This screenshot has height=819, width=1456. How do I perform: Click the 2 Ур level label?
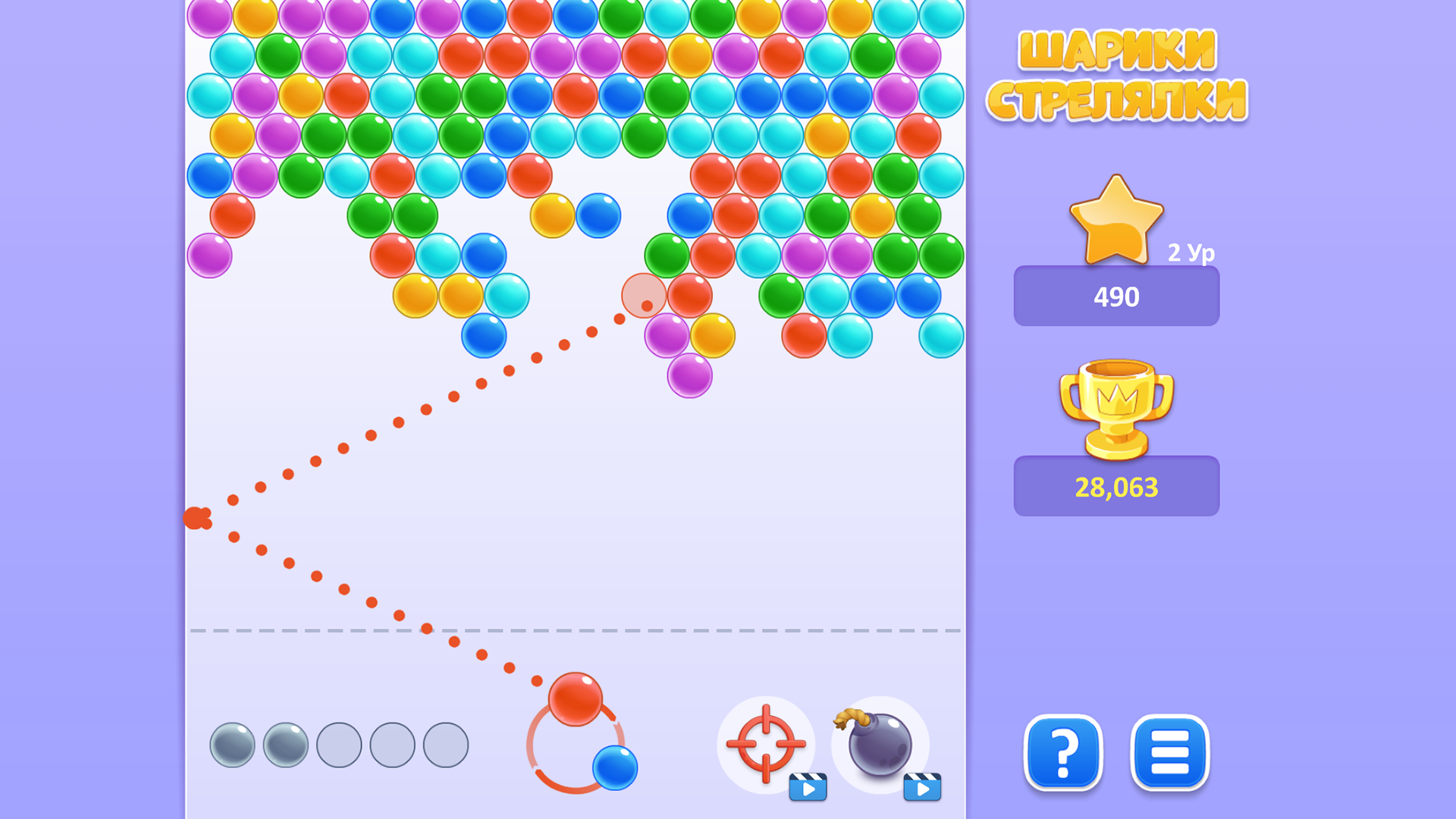click(x=1192, y=254)
